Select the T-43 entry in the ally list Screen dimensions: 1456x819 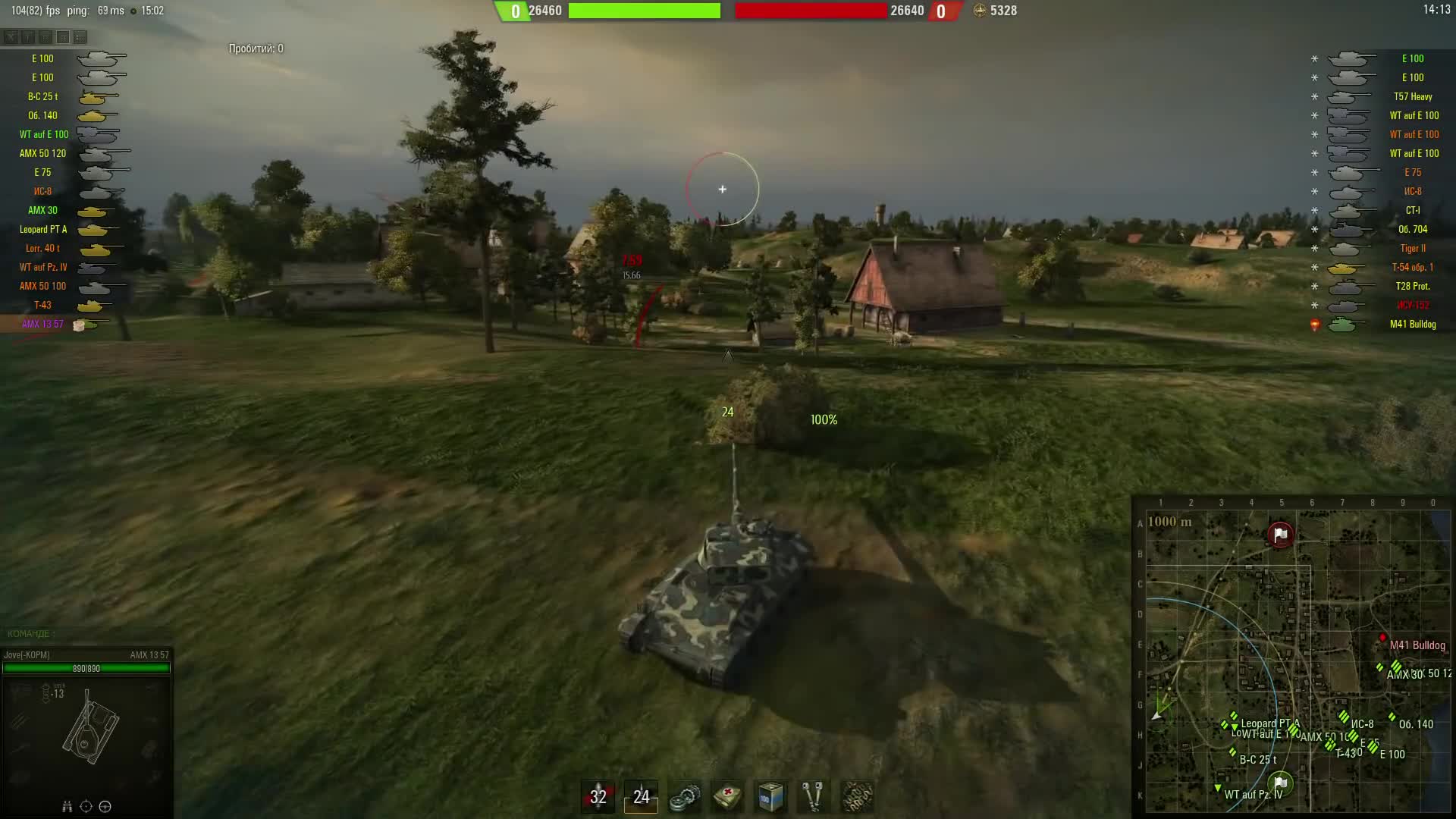point(42,305)
